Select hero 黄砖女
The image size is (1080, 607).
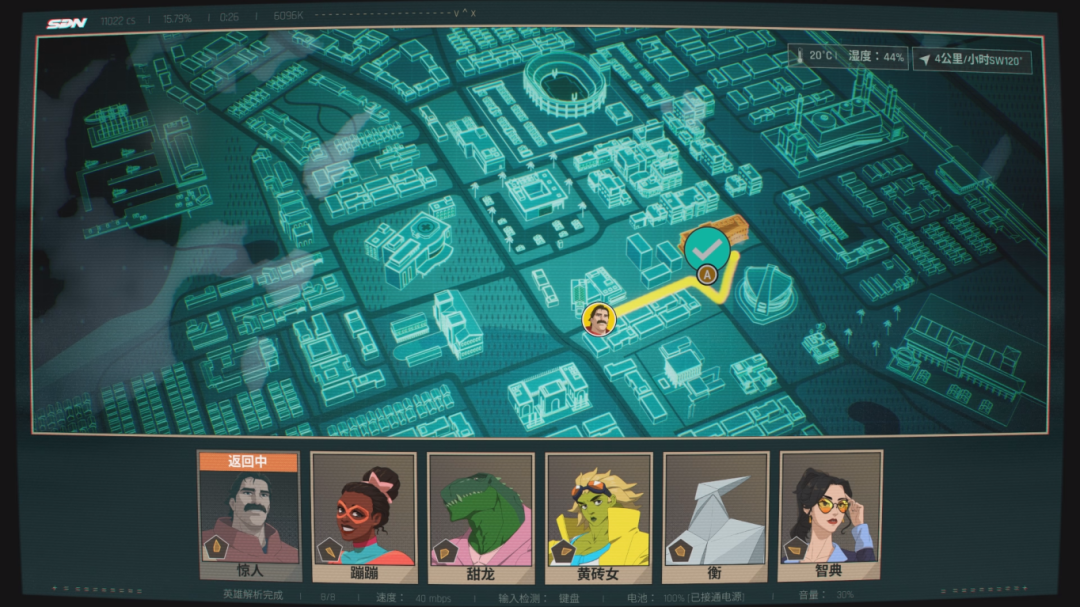[x=598, y=517]
